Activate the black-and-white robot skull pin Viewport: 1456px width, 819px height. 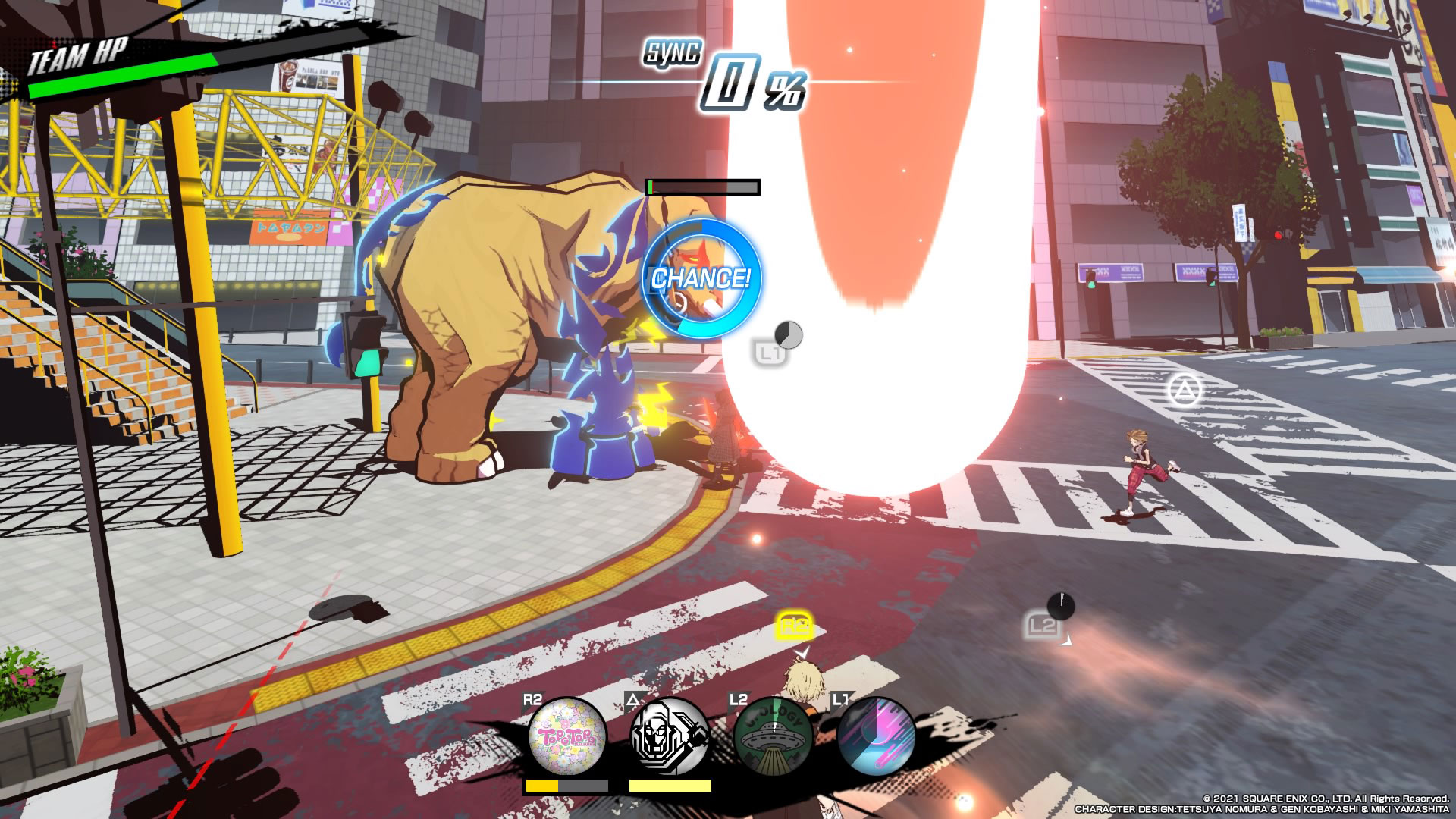670,737
